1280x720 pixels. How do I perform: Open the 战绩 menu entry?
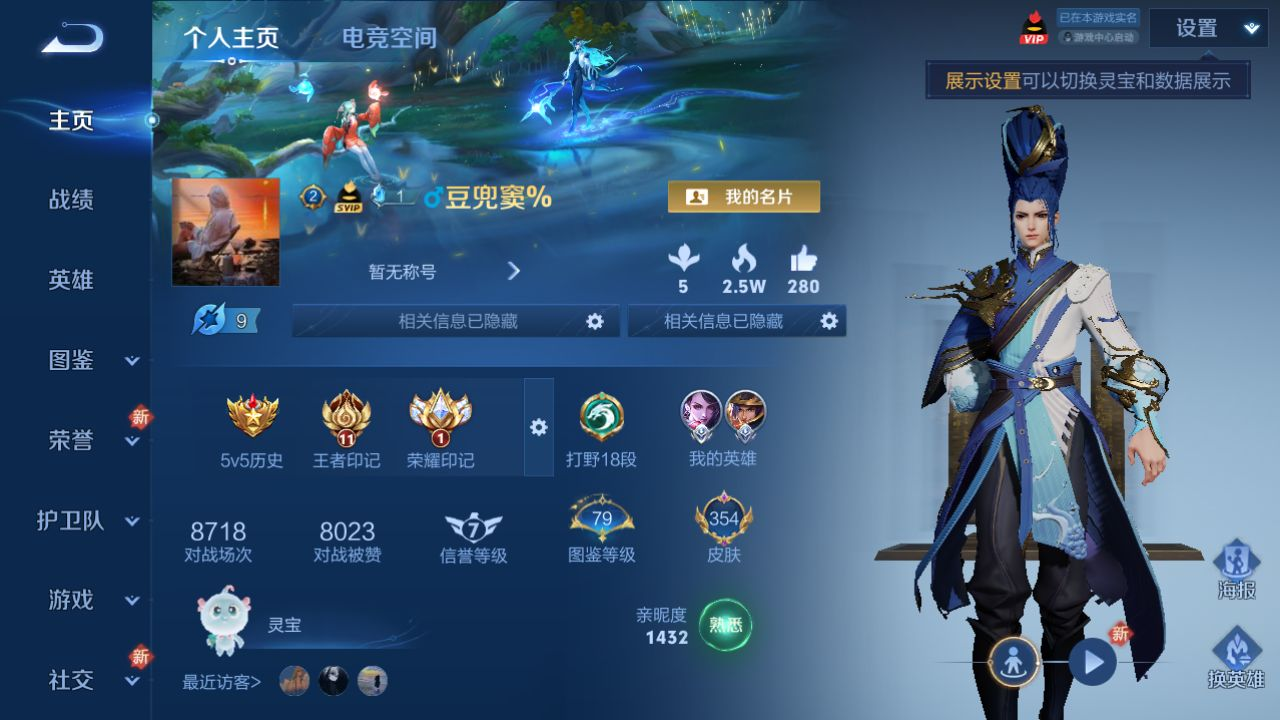coord(71,200)
